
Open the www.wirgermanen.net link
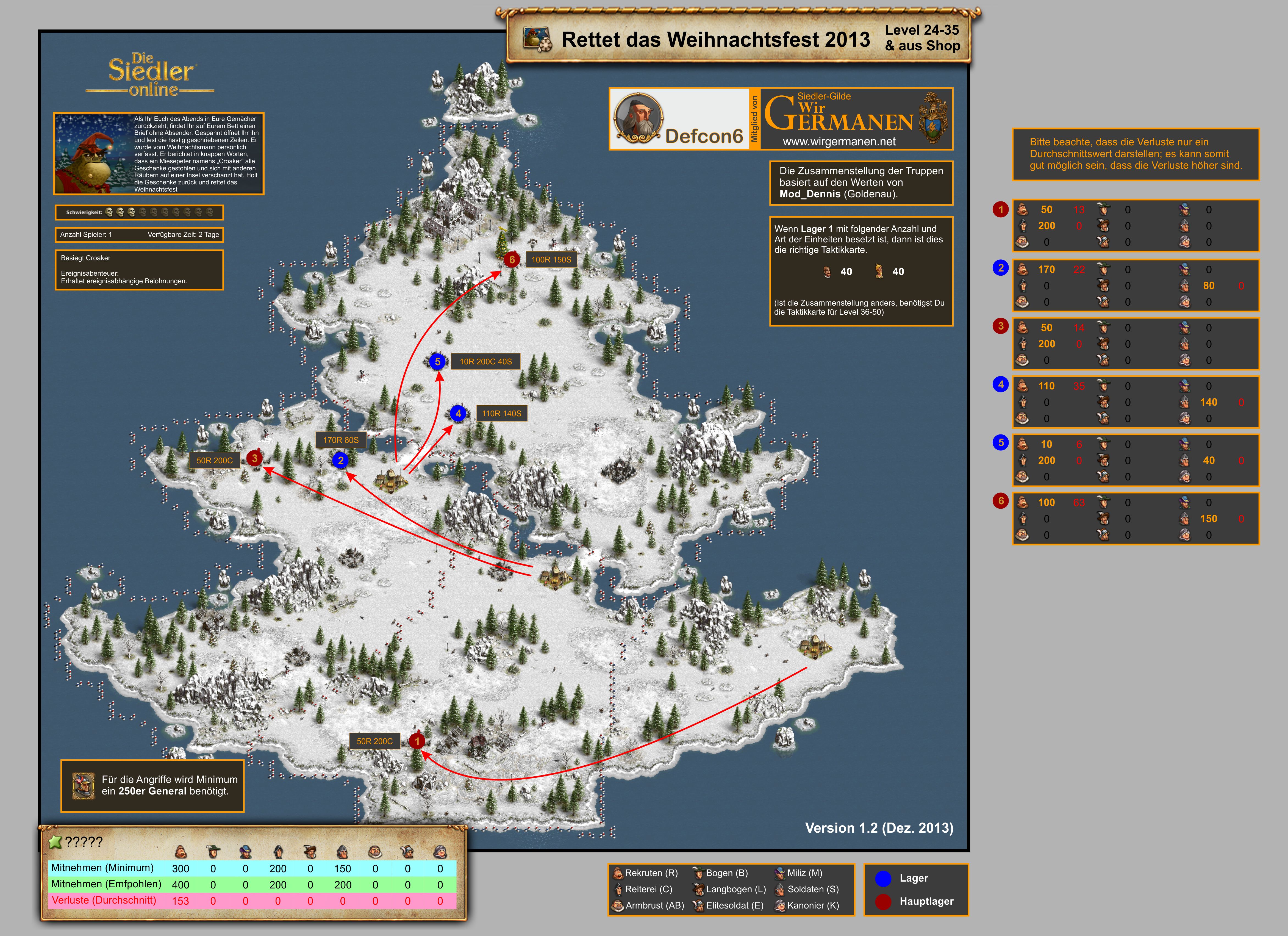pyautogui.click(x=839, y=142)
